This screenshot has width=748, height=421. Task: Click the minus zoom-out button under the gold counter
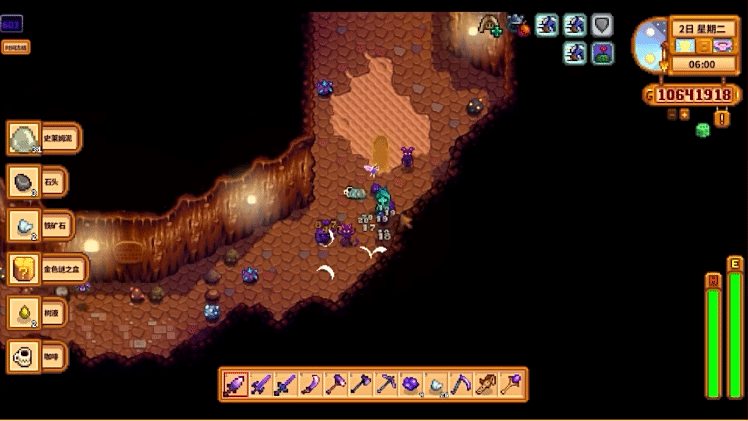coord(672,114)
